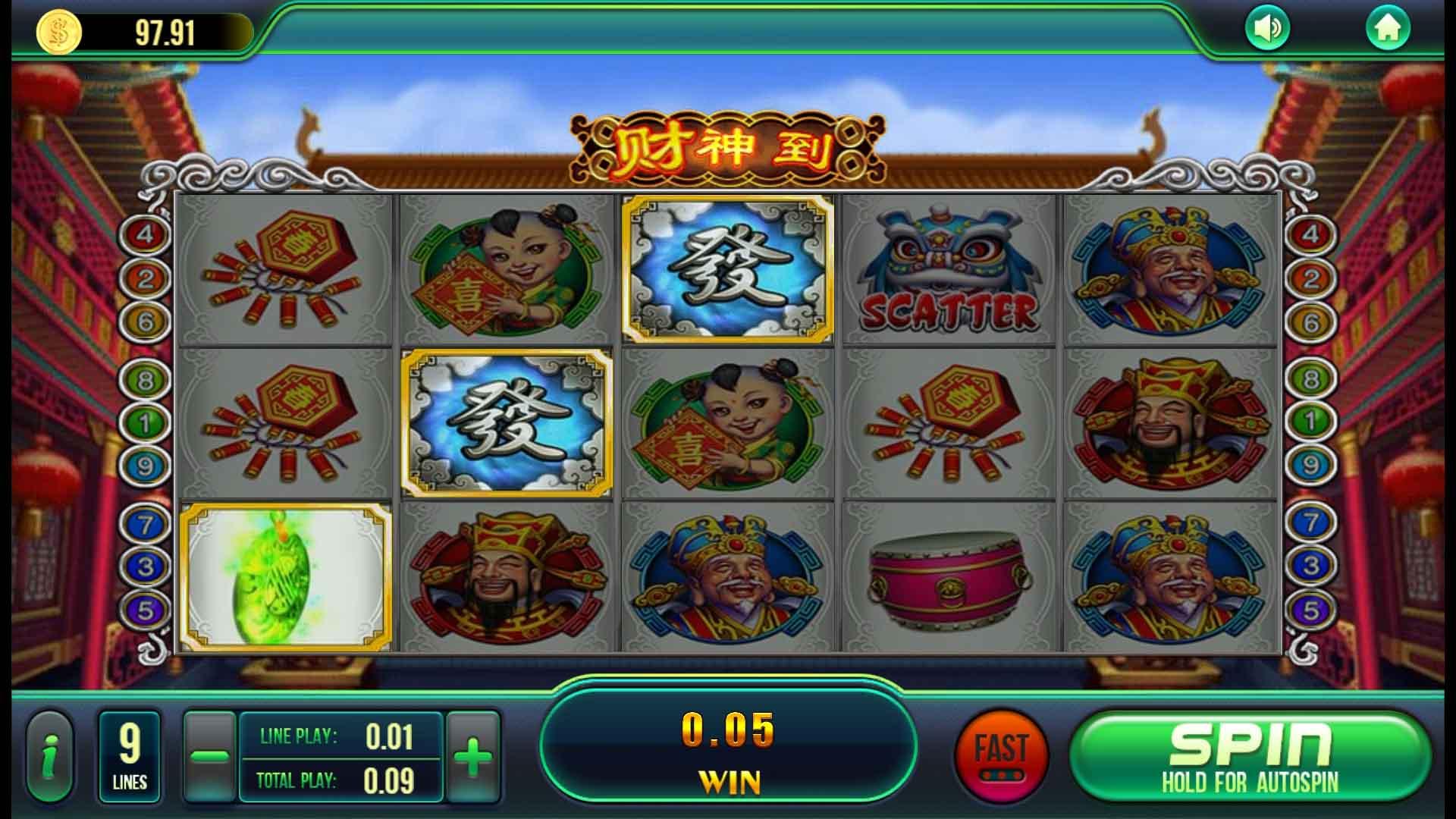Viewport: 1456px width, 819px height.
Task: Click the gold coin balance icon
Action: tap(58, 30)
